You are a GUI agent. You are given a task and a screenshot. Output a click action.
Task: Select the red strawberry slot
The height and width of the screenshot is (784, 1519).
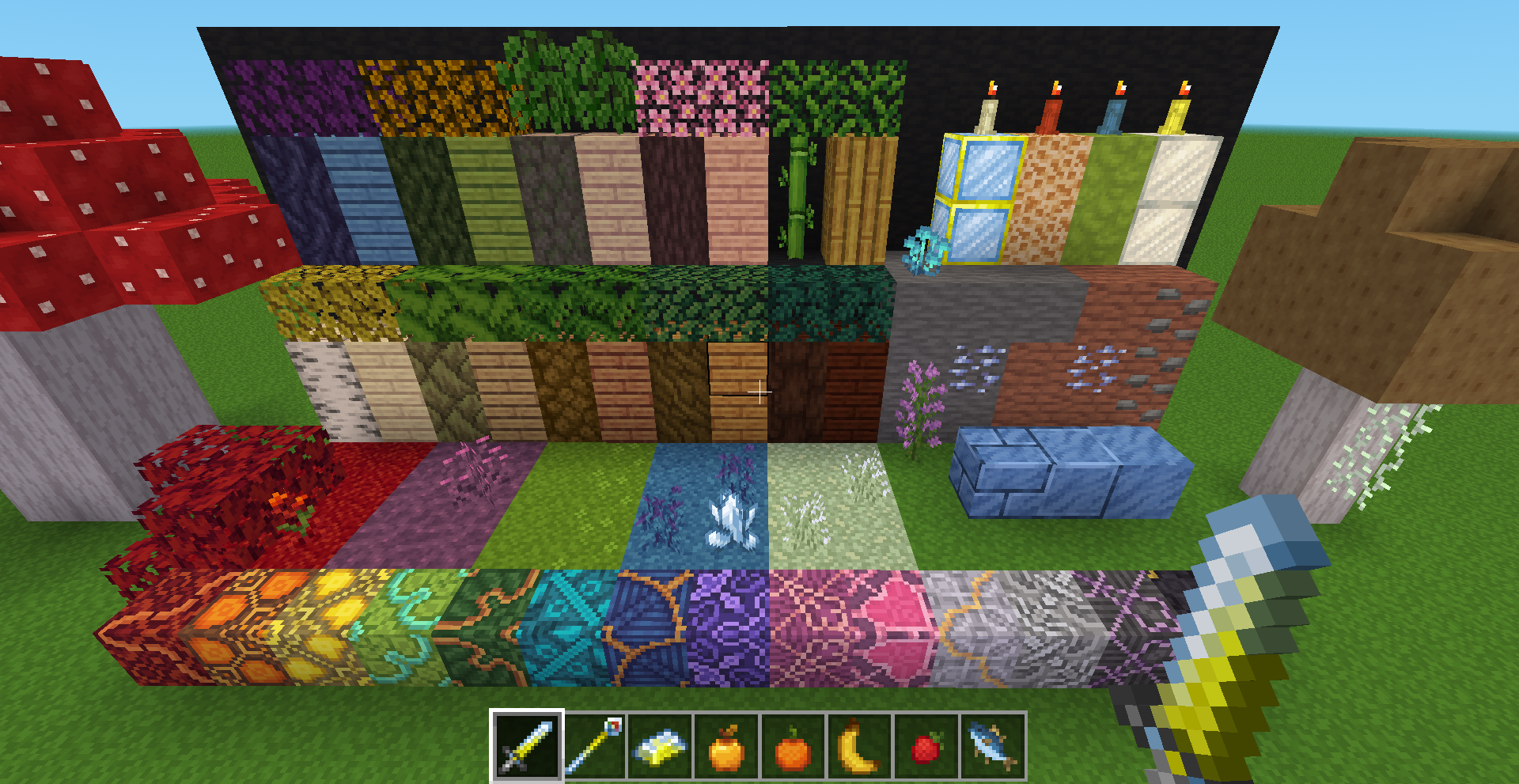[x=926, y=745]
